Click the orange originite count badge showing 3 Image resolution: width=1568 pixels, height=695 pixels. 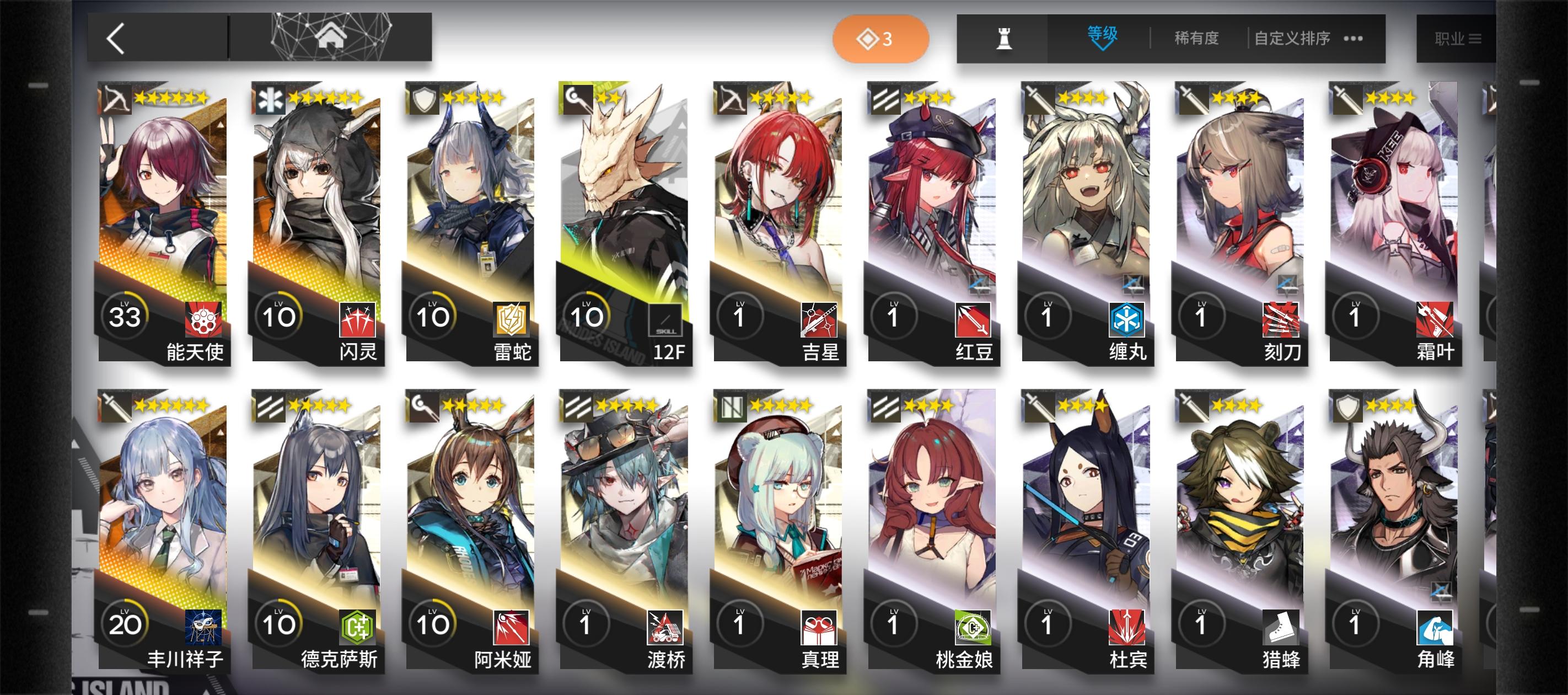[x=879, y=39]
